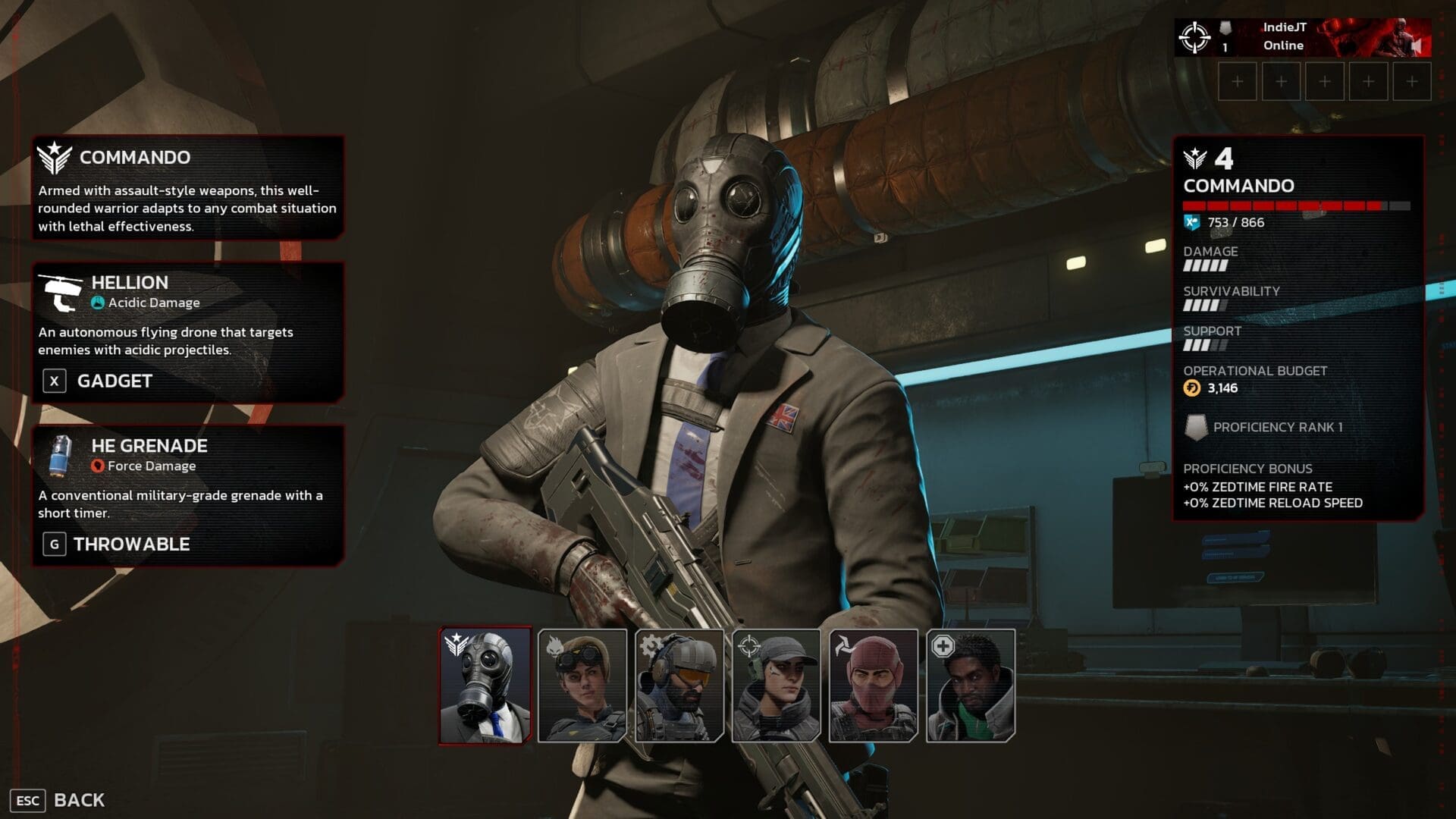Click the Commando perk description panel
Viewport: 1456px width, 819px height.
[x=187, y=188]
